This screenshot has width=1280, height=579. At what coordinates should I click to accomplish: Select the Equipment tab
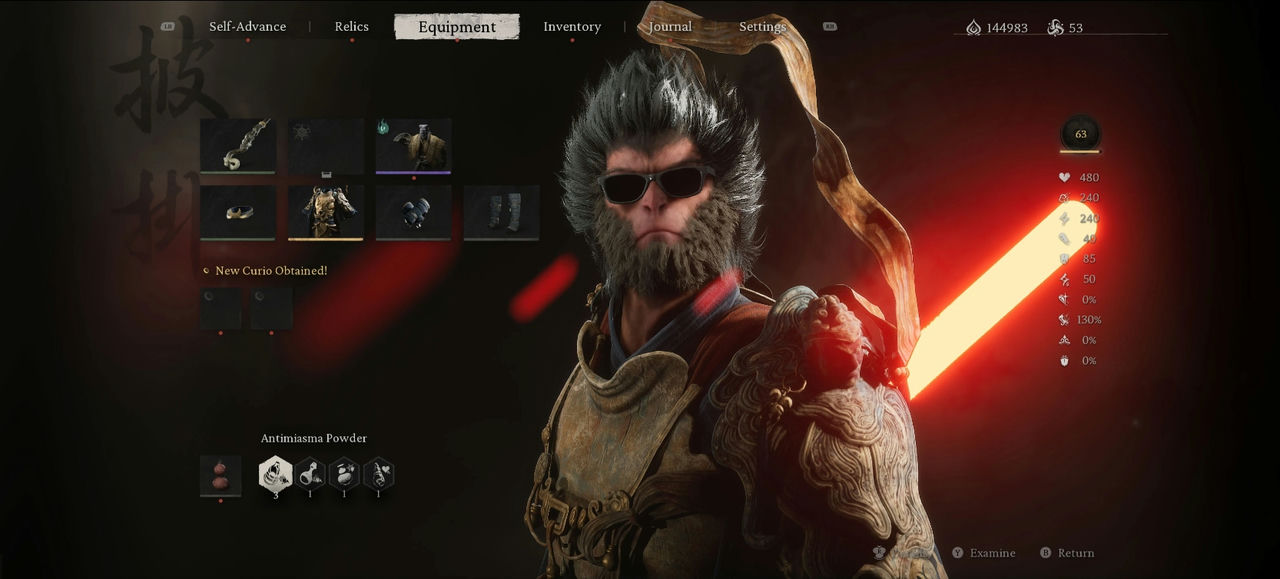[x=457, y=27]
